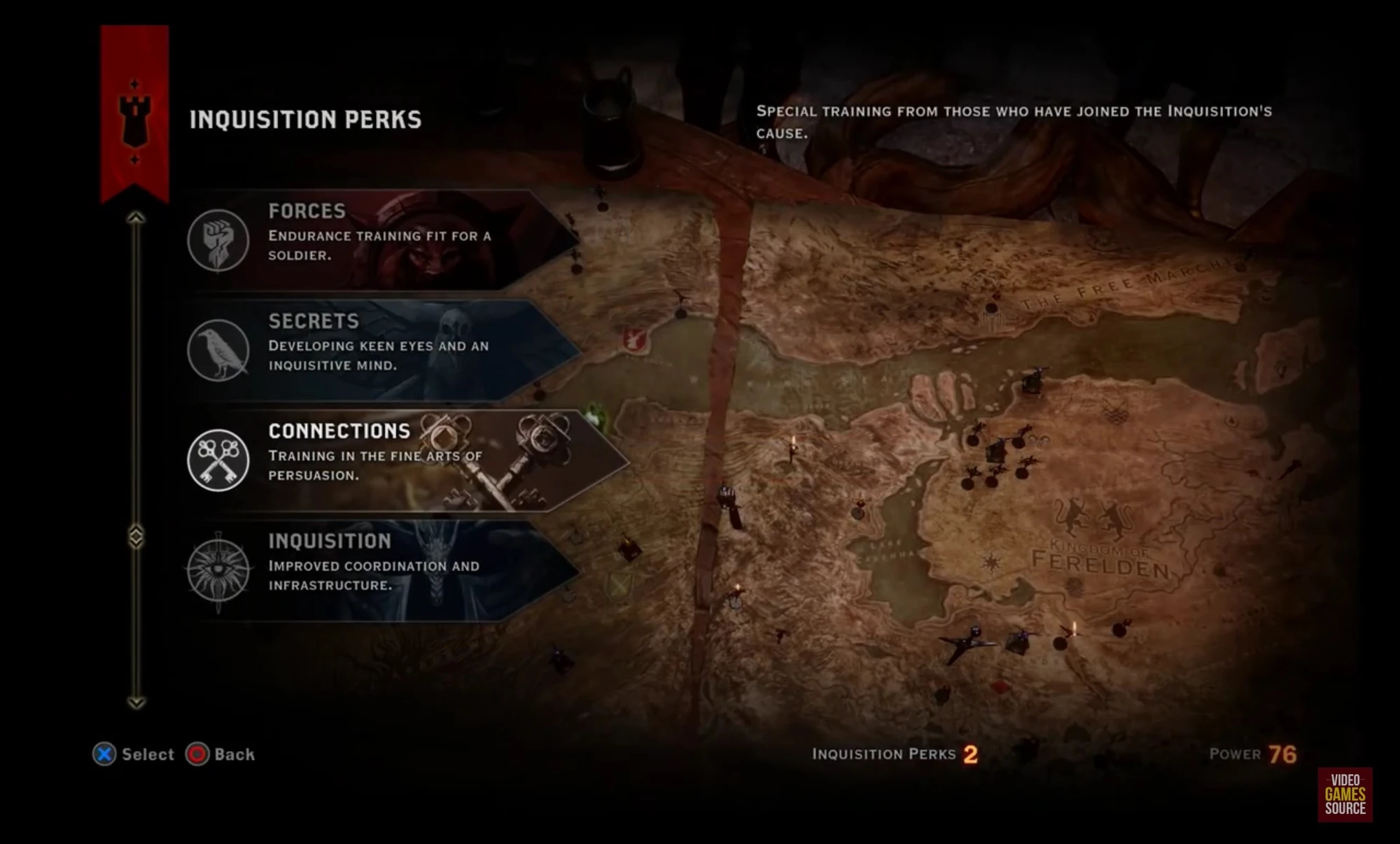1400x844 pixels.
Task: Click the red O Back button icon
Action: click(198, 754)
